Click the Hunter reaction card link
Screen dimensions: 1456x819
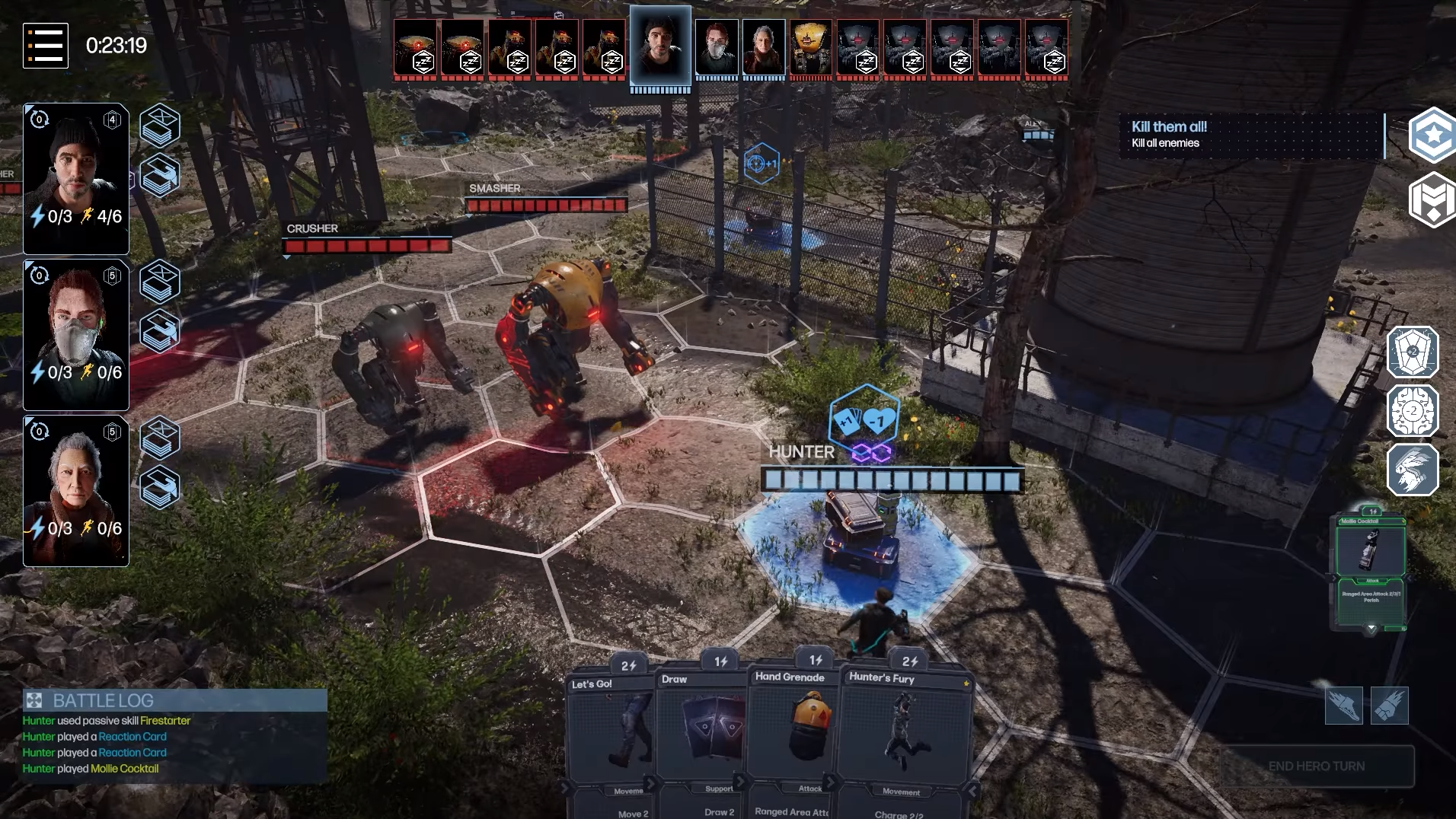pyautogui.click(x=132, y=737)
